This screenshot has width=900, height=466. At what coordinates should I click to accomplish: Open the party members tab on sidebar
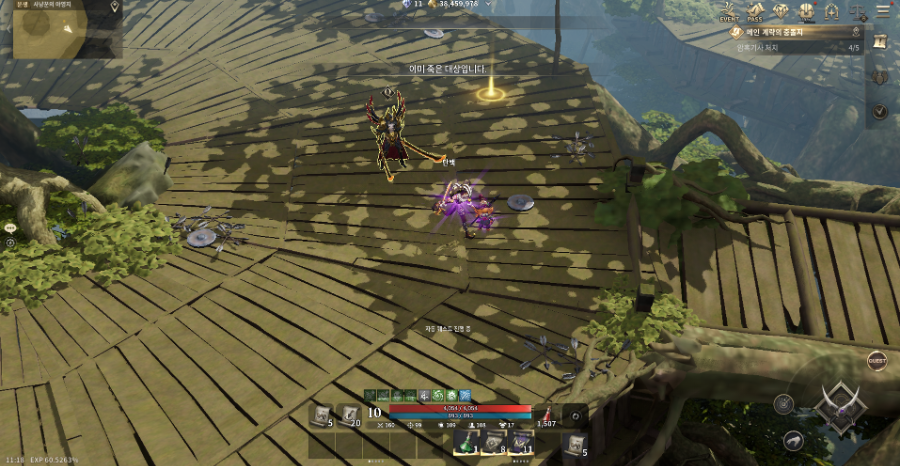click(x=880, y=76)
